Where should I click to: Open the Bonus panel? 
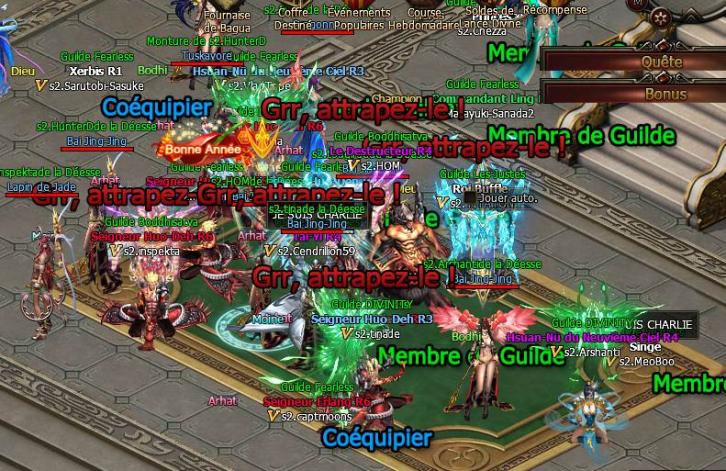tap(665, 94)
